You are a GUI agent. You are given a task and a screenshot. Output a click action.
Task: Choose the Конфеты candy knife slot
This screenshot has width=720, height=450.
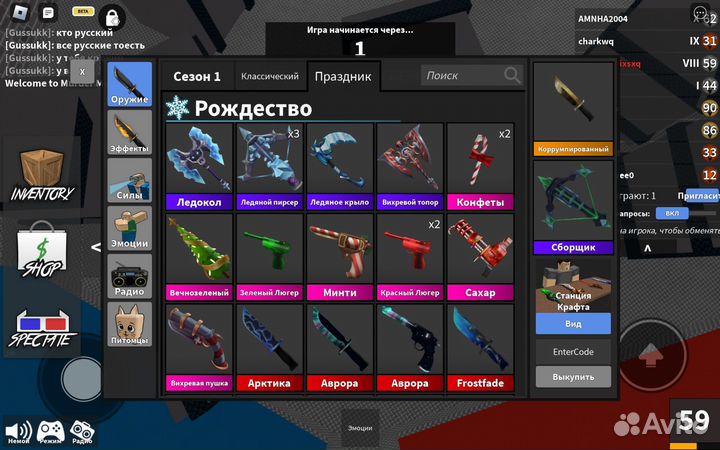click(x=480, y=166)
